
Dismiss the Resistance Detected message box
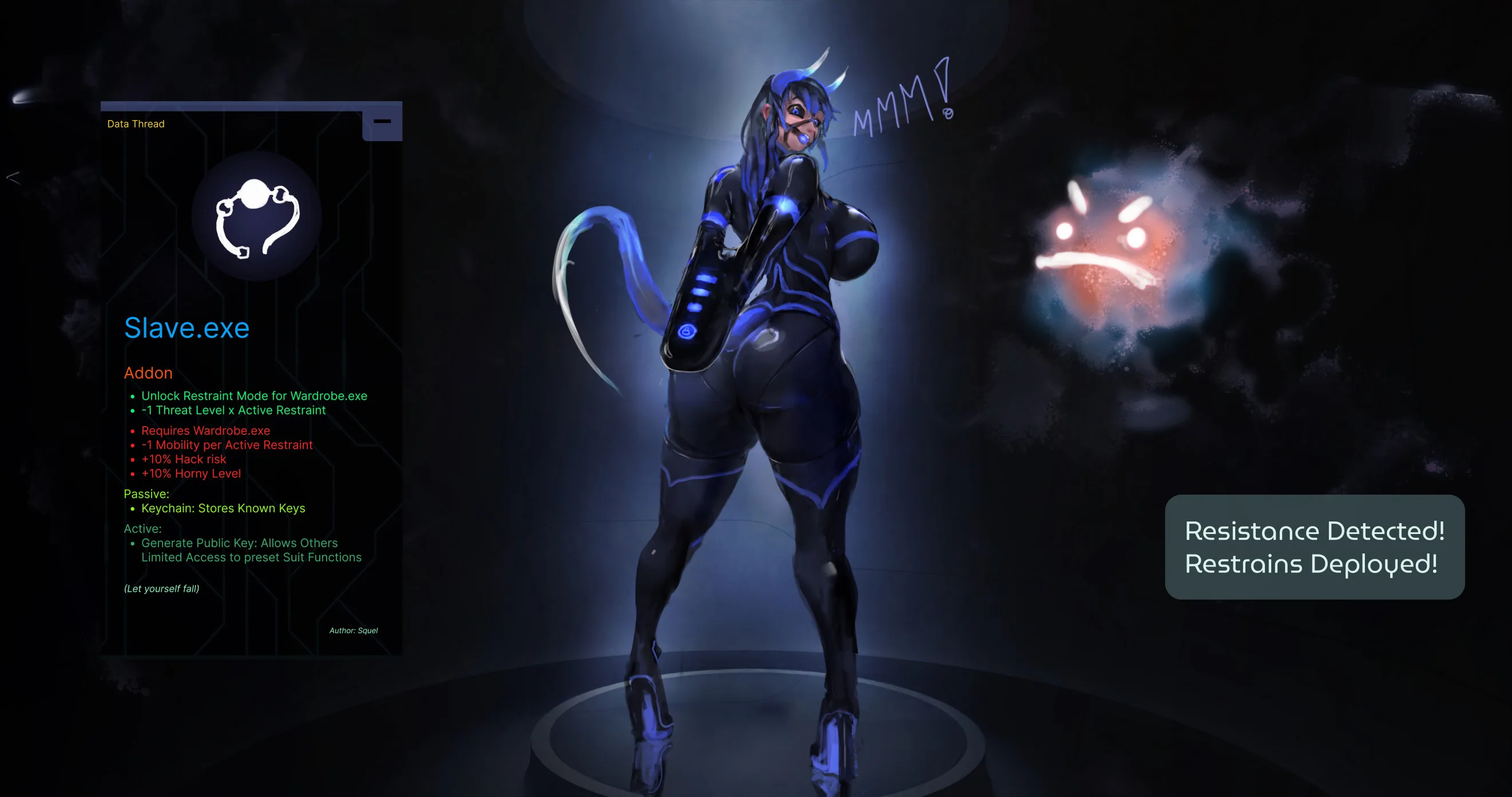pyautogui.click(x=1314, y=547)
